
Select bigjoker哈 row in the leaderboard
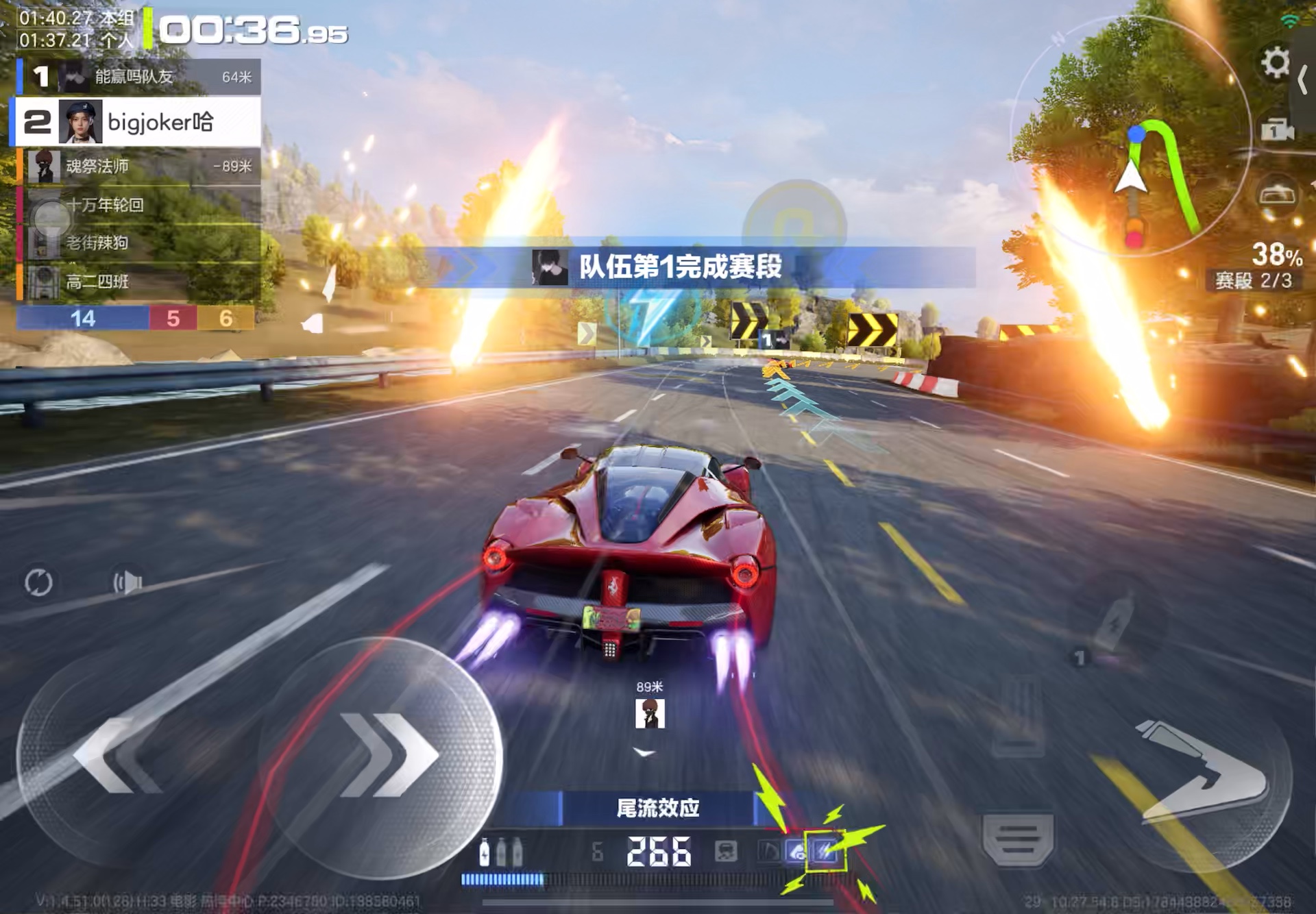(x=137, y=122)
